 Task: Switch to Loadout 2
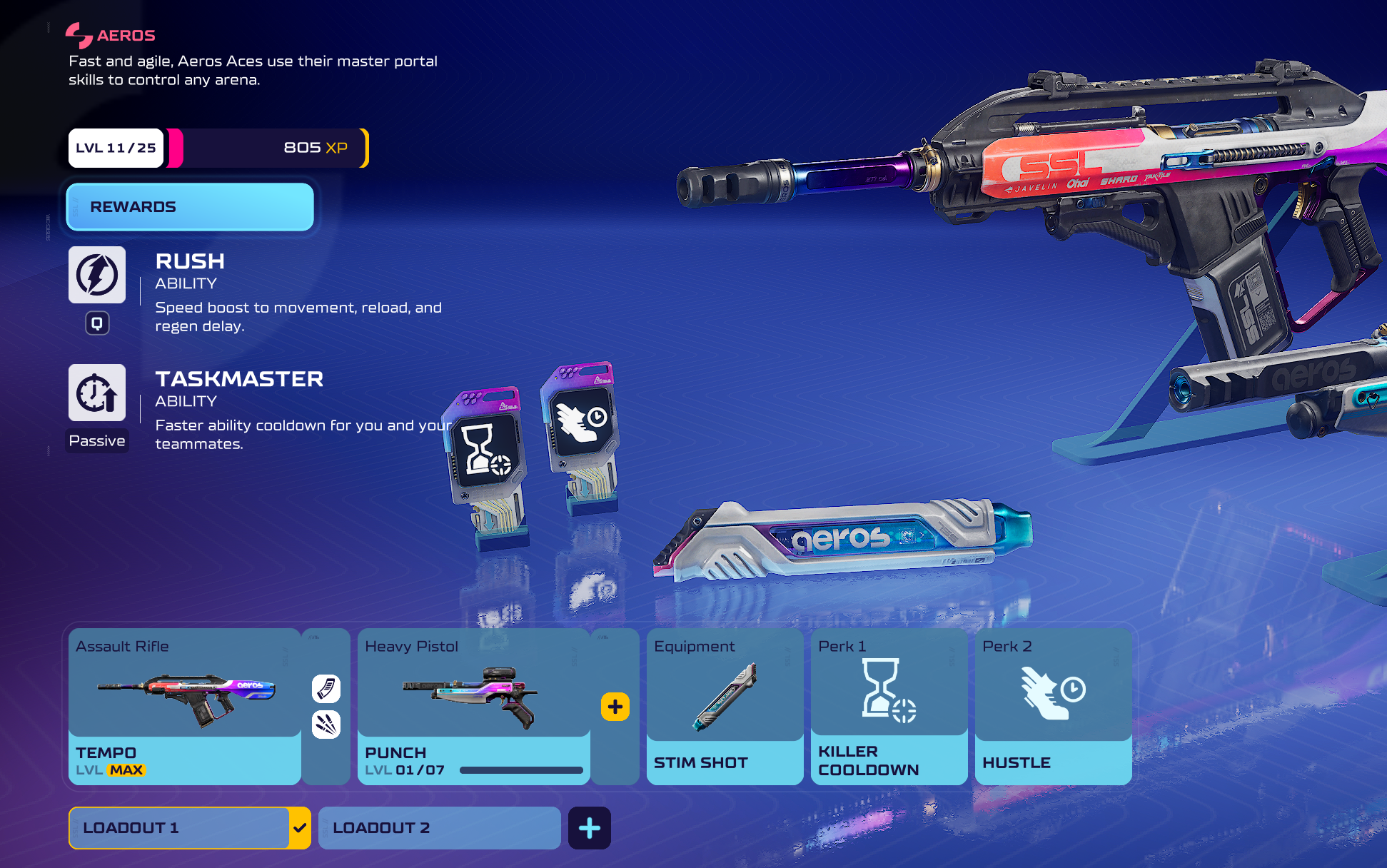tap(439, 828)
